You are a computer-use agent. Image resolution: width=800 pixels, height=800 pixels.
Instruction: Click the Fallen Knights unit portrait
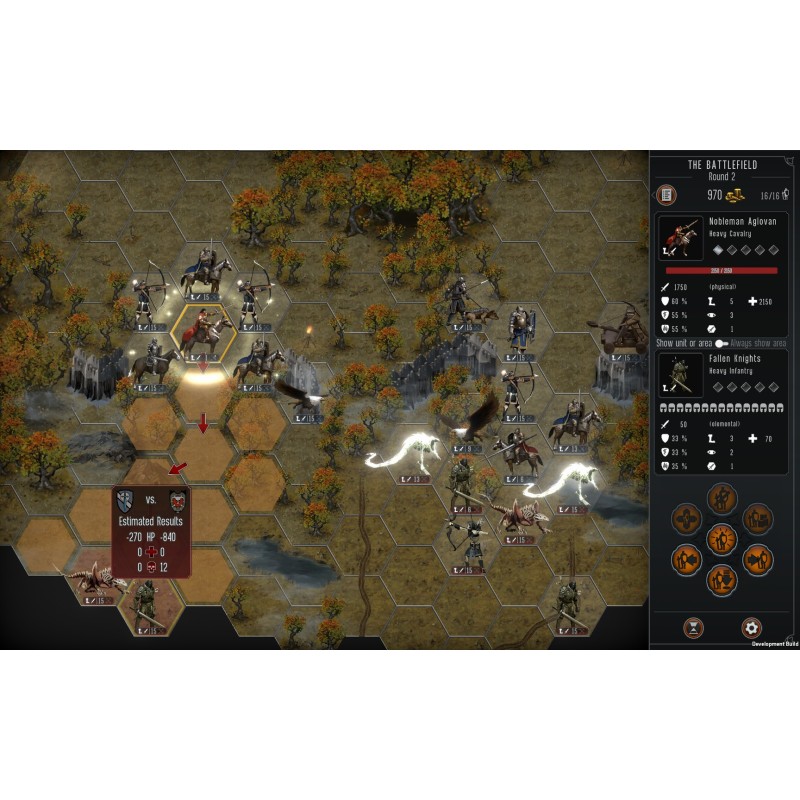click(678, 371)
